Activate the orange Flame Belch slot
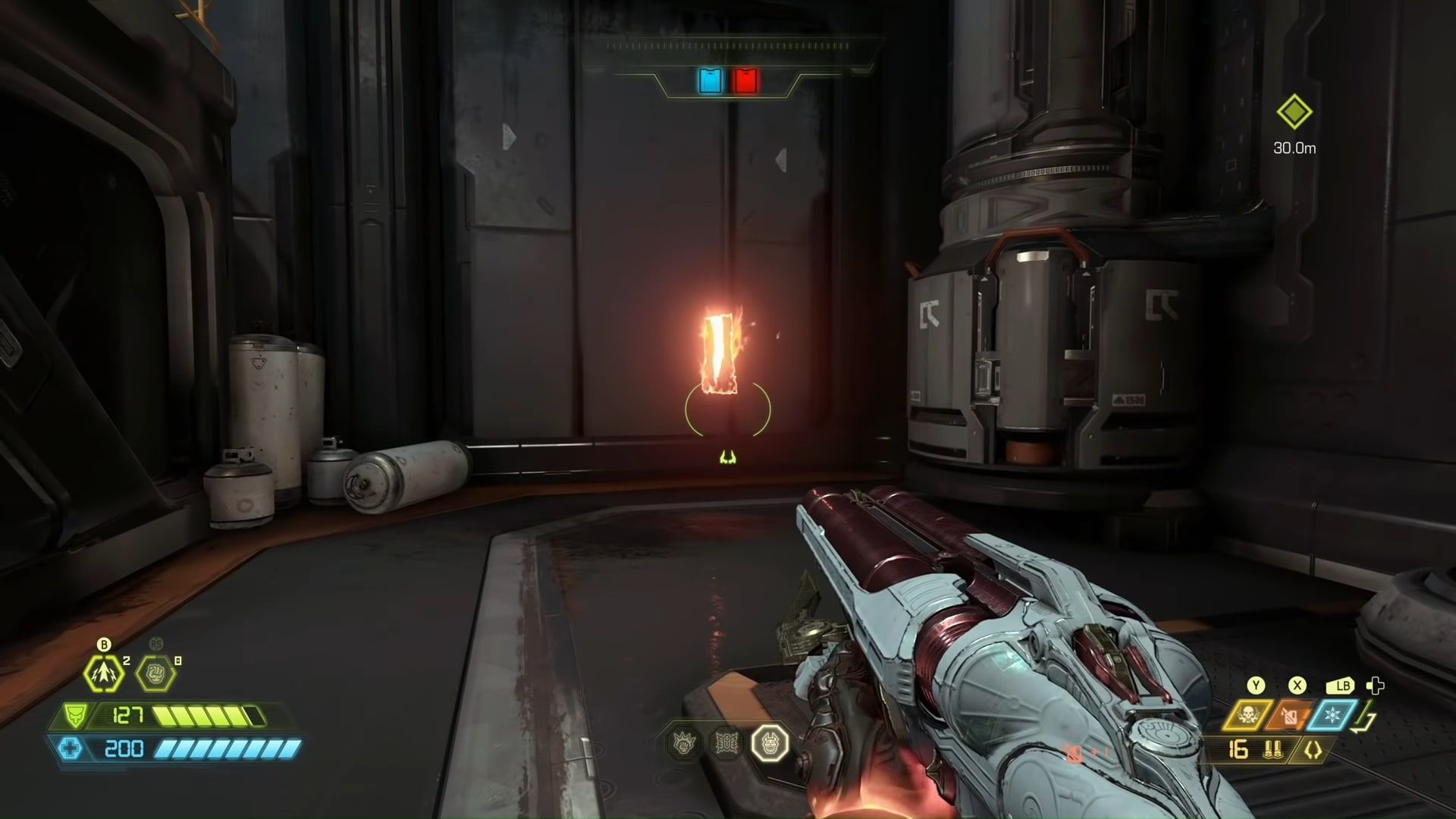 pyautogui.click(x=1289, y=715)
